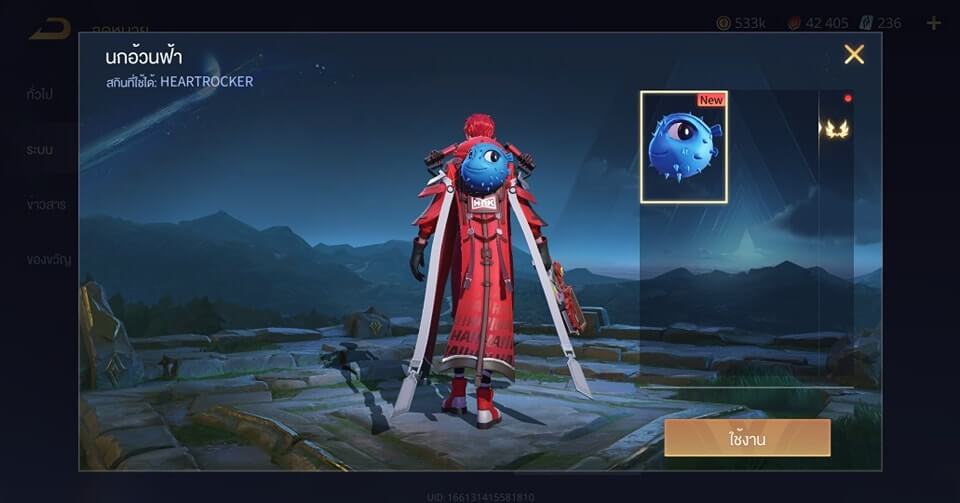Image resolution: width=960 pixels, height=503 pixels.
Task: Add currency with the plus button
Action: click(x=933, y=23)
